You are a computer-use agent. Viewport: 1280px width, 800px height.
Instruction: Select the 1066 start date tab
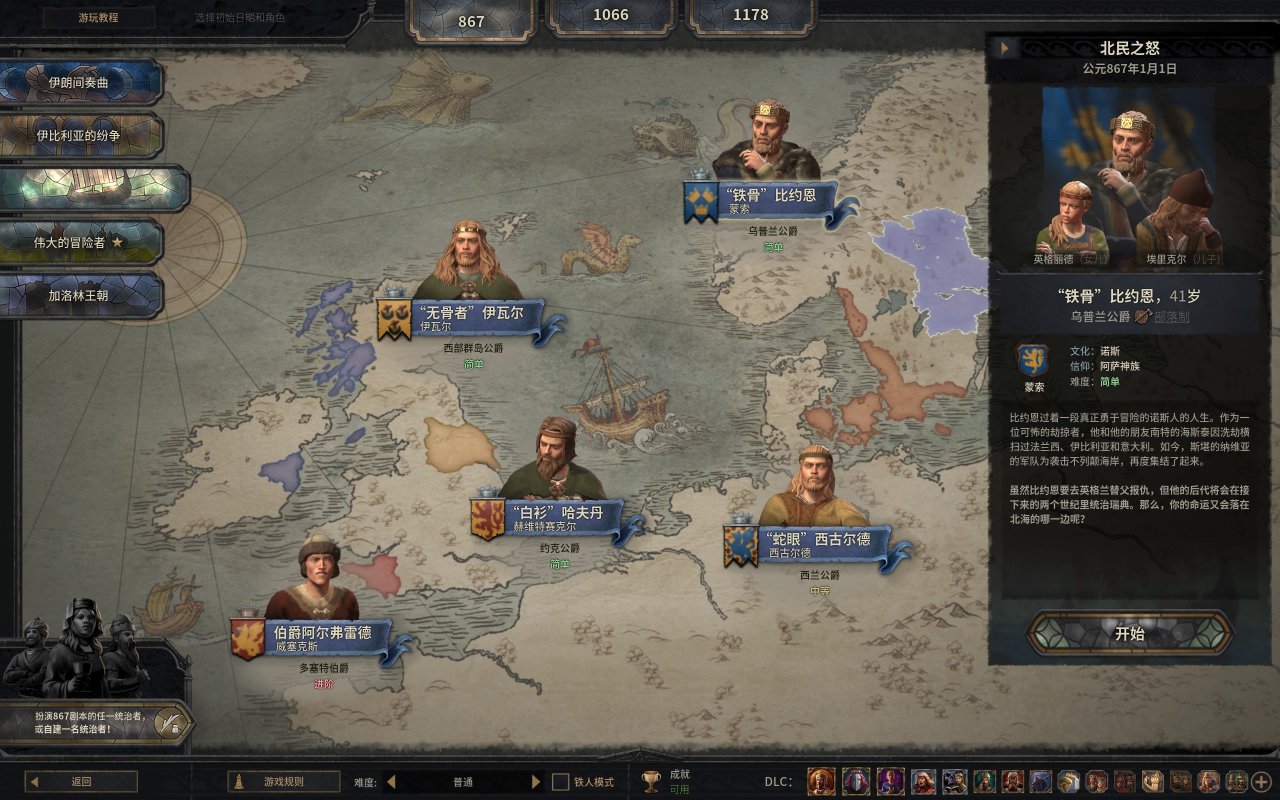click(x=611, y=16)
